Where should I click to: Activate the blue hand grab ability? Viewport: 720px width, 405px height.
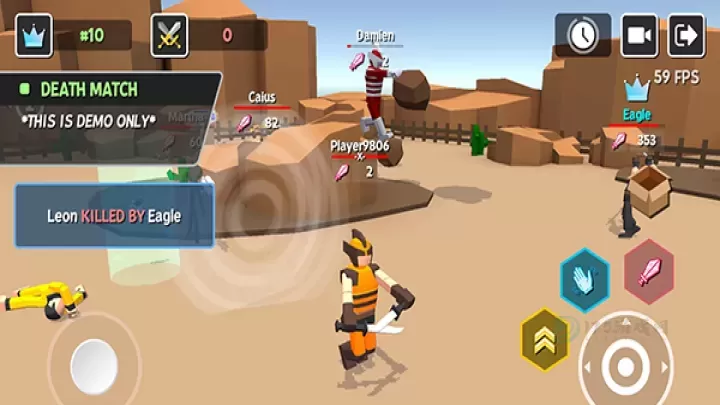tap(584, 279)
